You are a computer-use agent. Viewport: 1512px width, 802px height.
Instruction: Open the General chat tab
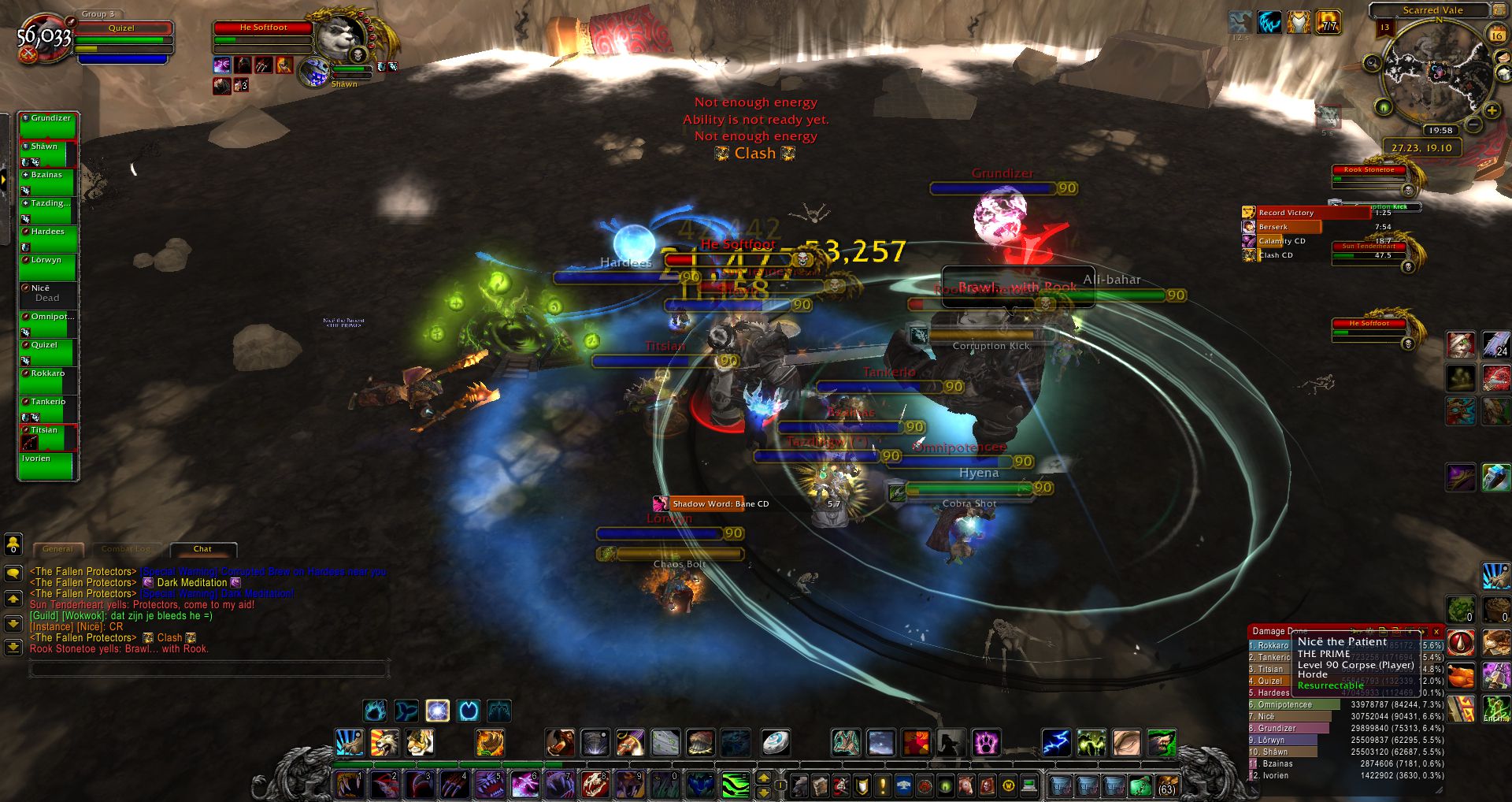(x=57, y=549)
